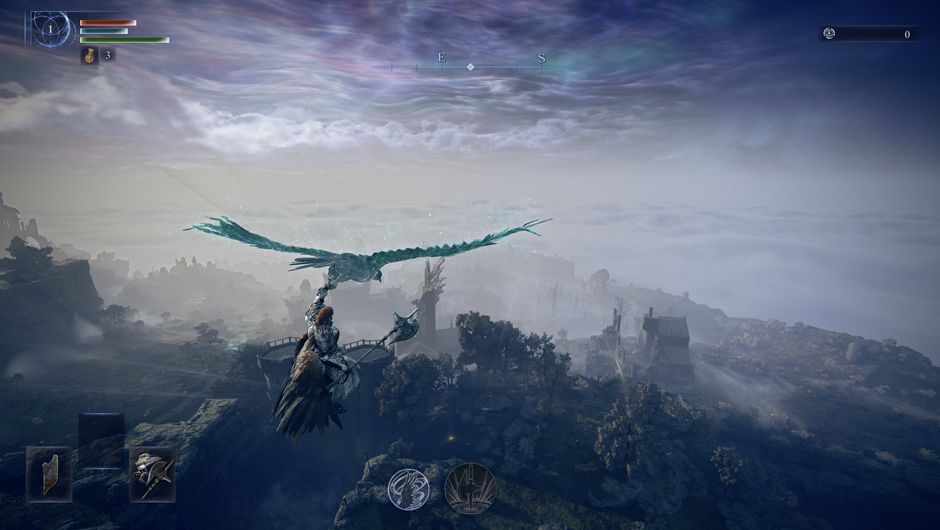The image size is (940, 530).
Task: Click the compass bar heading marker
Action: coord(470,66)
